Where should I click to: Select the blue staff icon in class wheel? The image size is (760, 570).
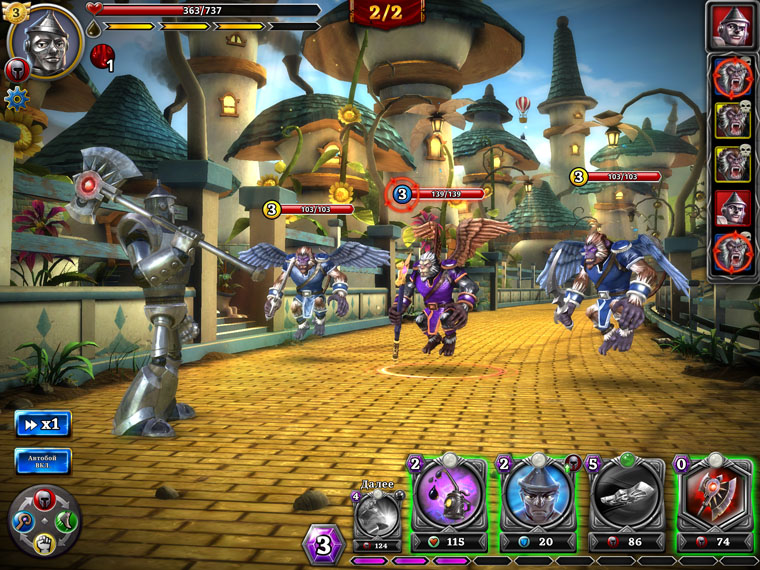tap(22, 520)
